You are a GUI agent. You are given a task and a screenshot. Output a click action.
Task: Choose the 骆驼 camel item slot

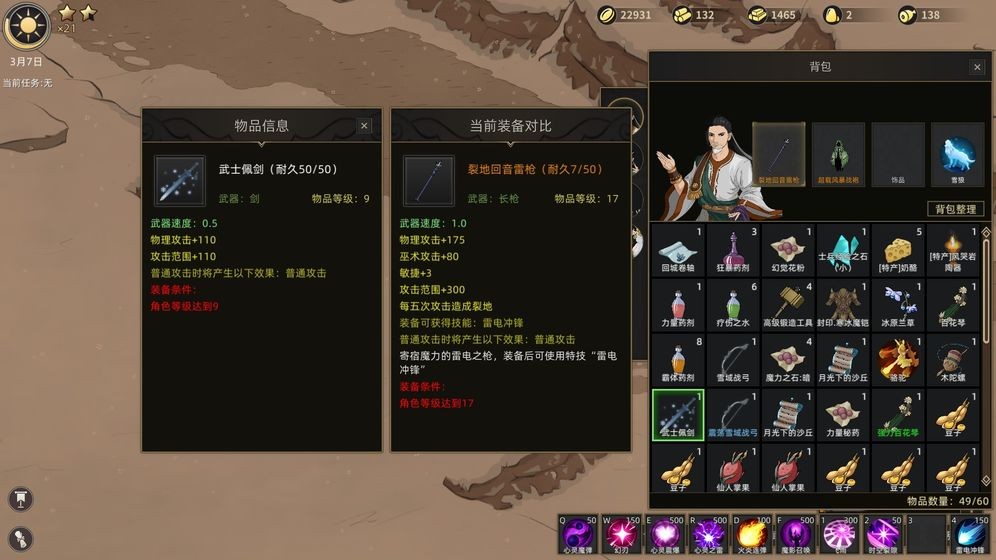pos(898,359)
